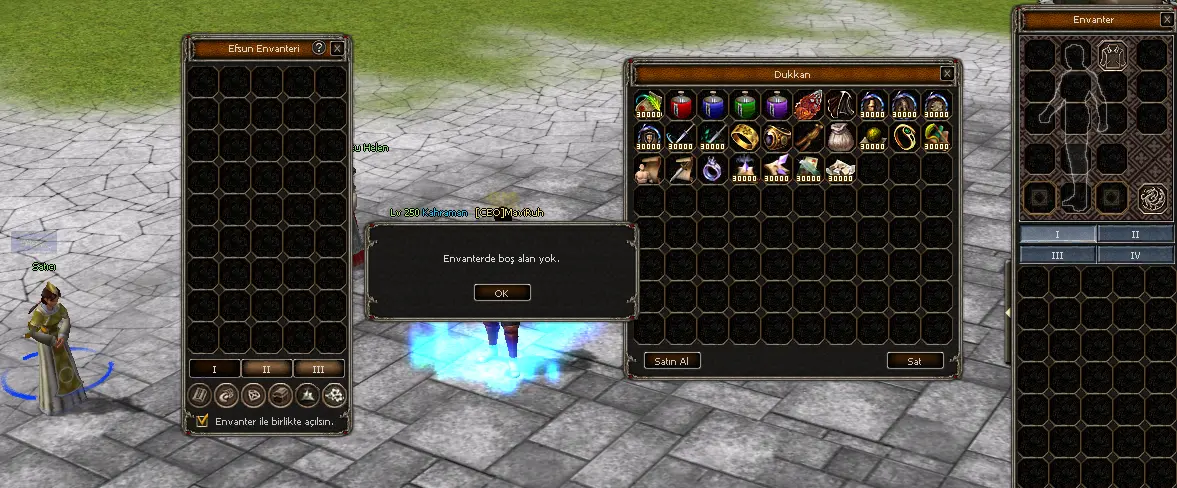Select the red potion in the shop
Image resolution: width=1177 pixels, height=488 pixels.
coord(681,105)
